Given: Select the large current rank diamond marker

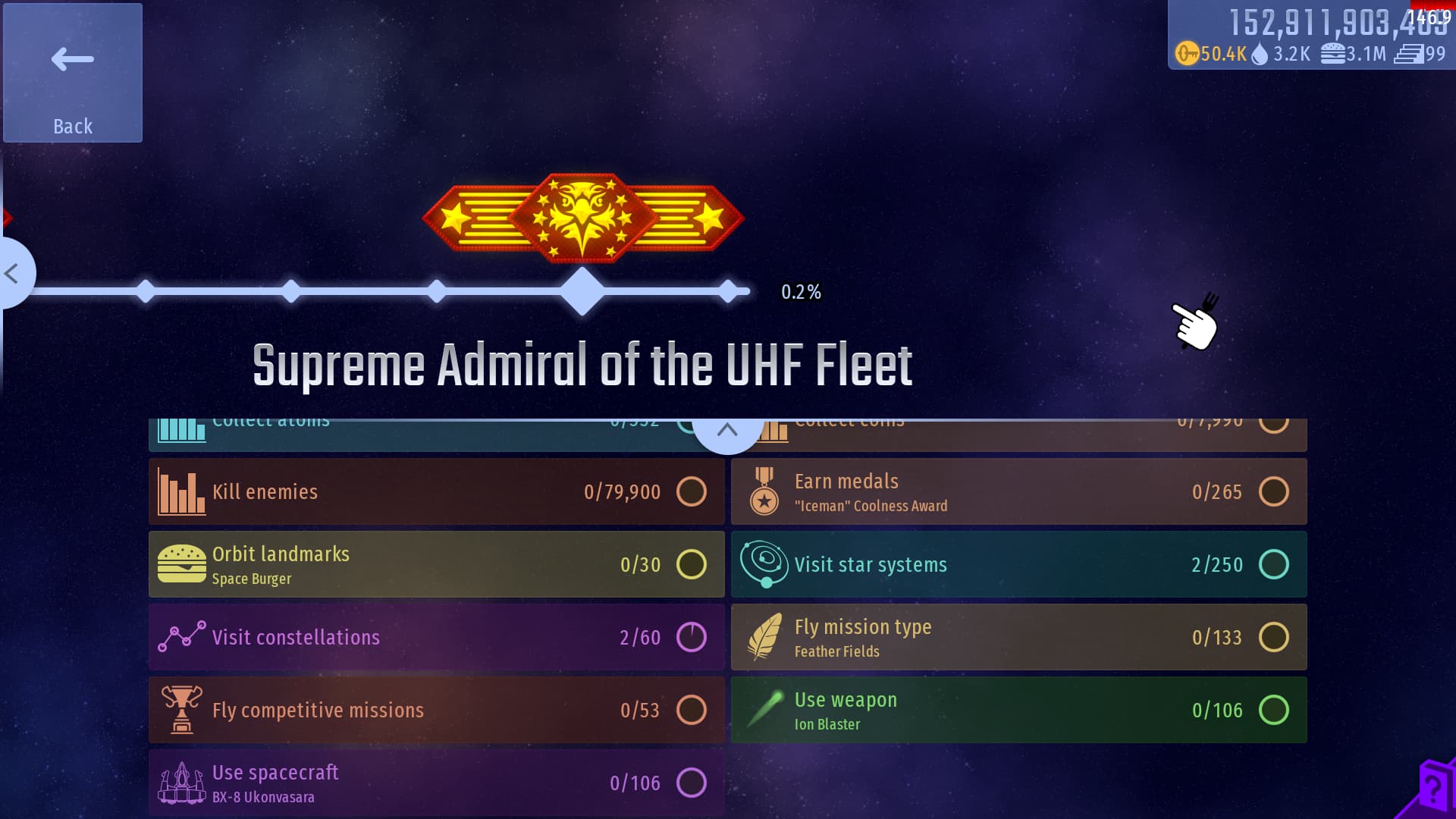Looking at the screenshot, I should click(x=582, y=291).
